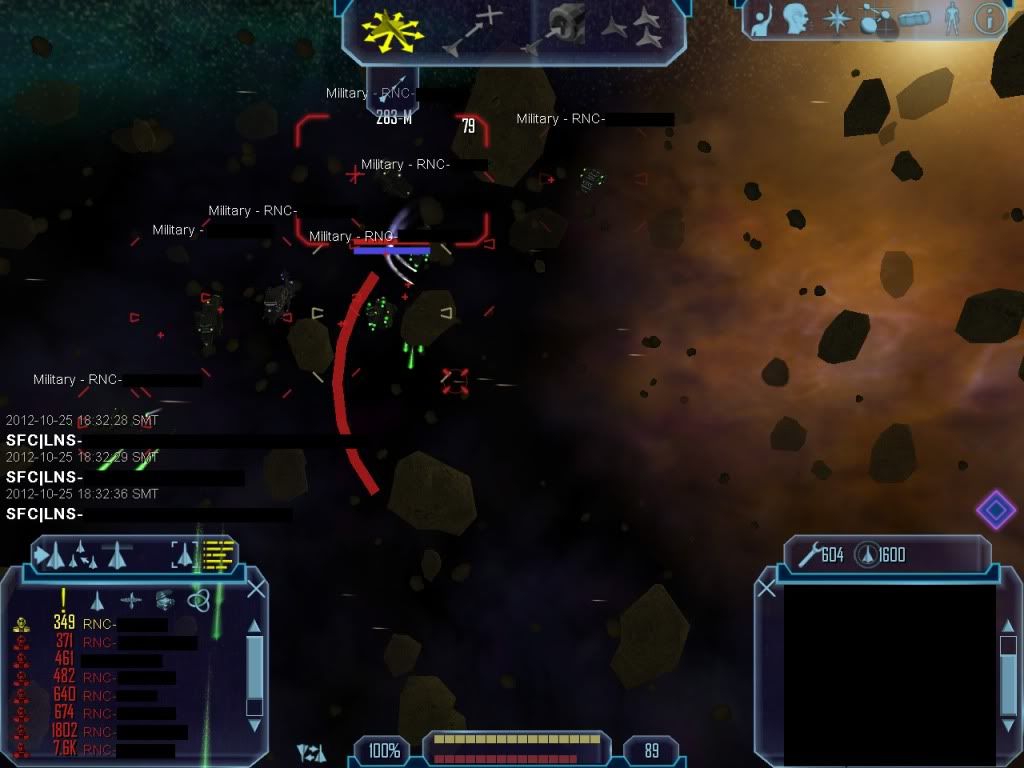Open the talking head chat icon

(796, 19)
